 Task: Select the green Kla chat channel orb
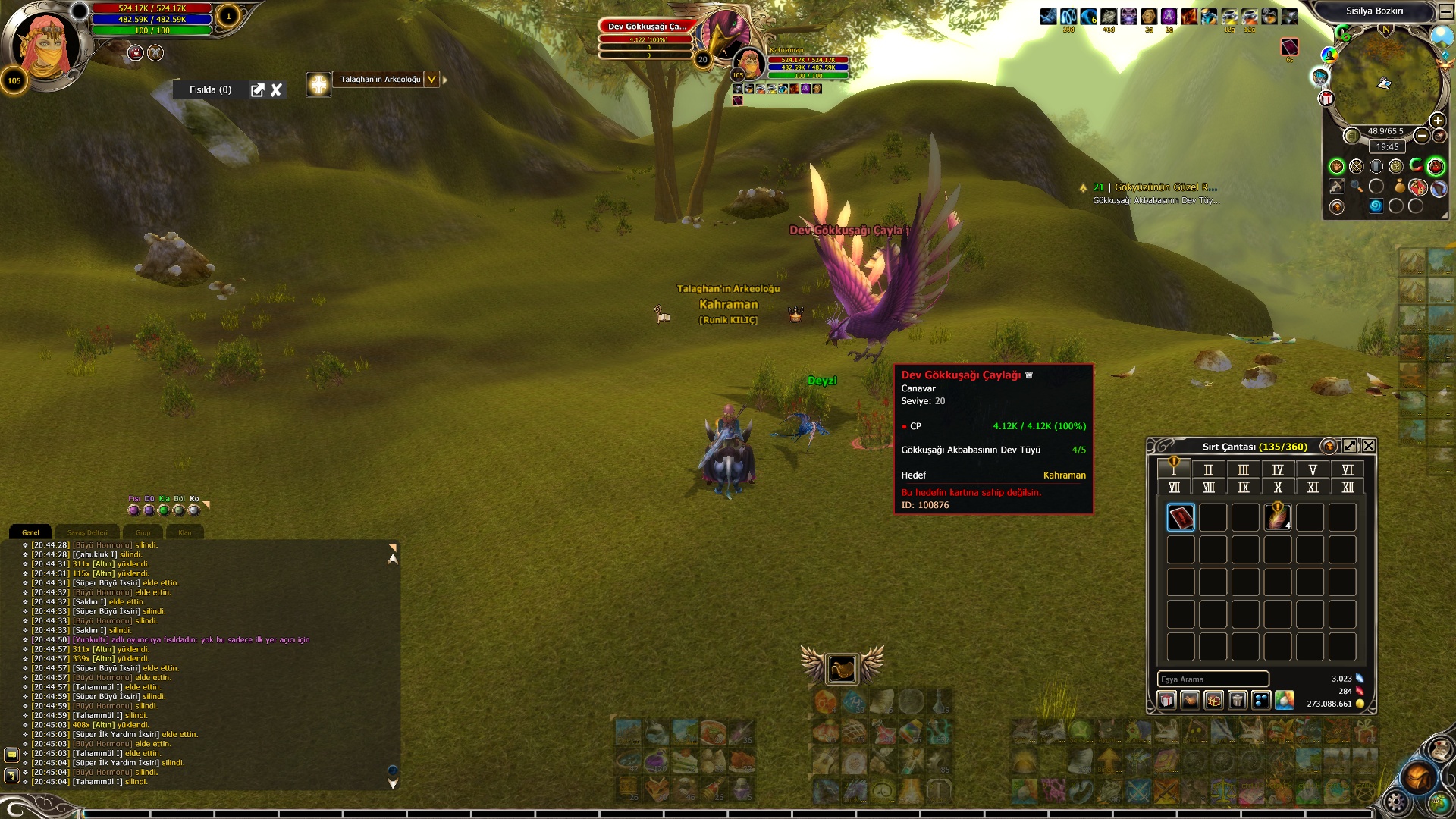pos(164,510)
